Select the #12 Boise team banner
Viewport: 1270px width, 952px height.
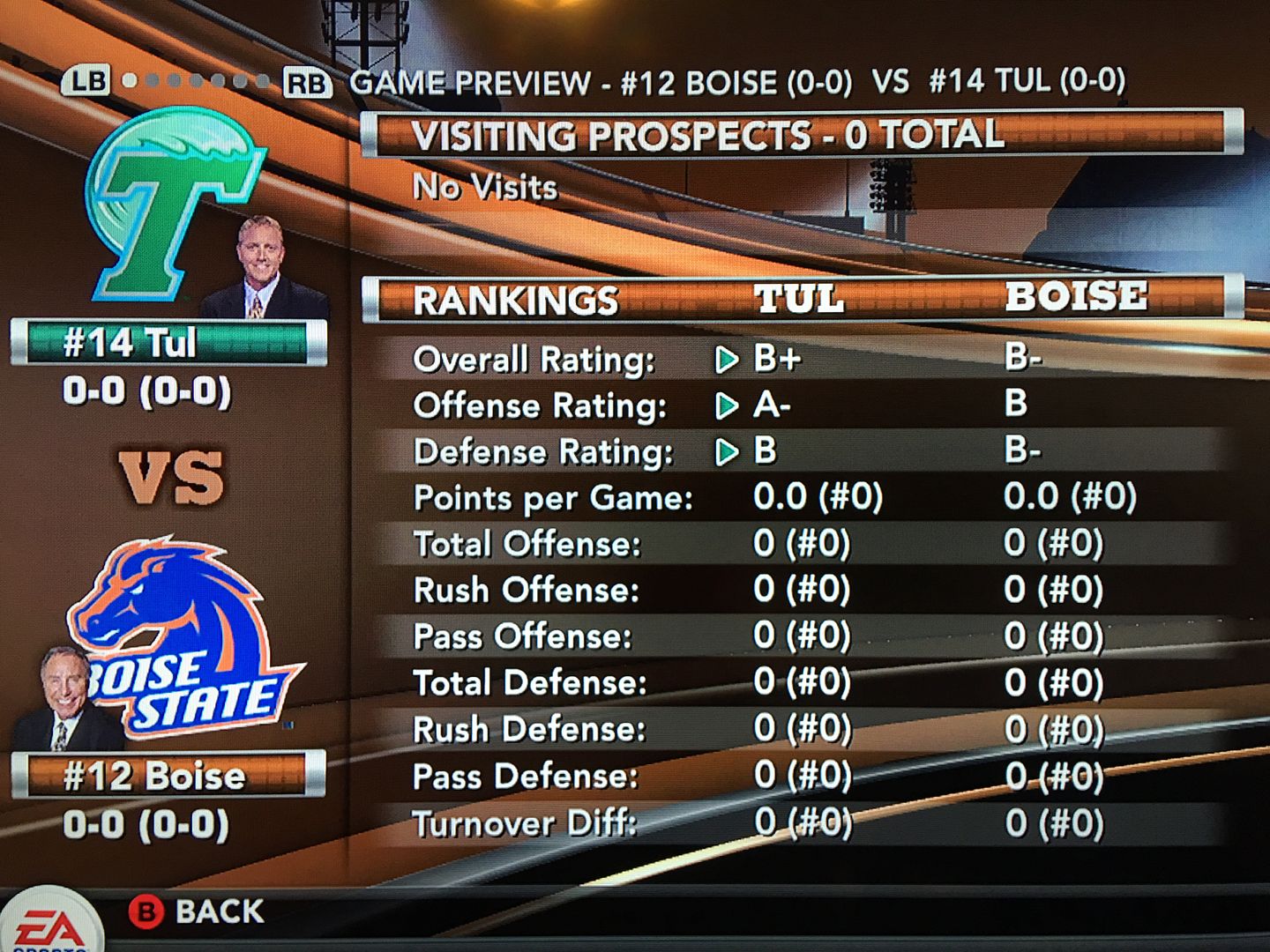tap(168, 776)
